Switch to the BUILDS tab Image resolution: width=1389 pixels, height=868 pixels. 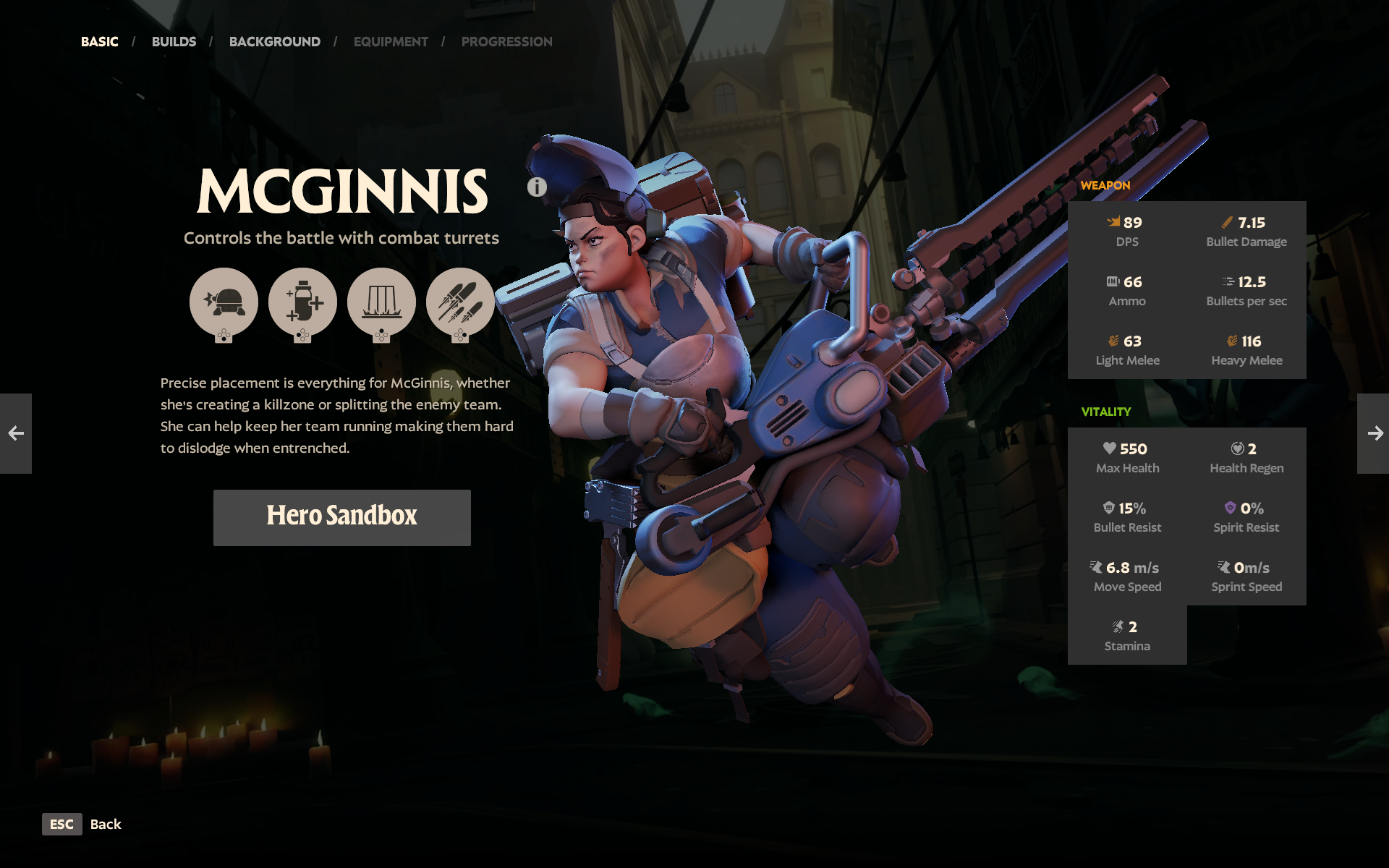(174, 41)
